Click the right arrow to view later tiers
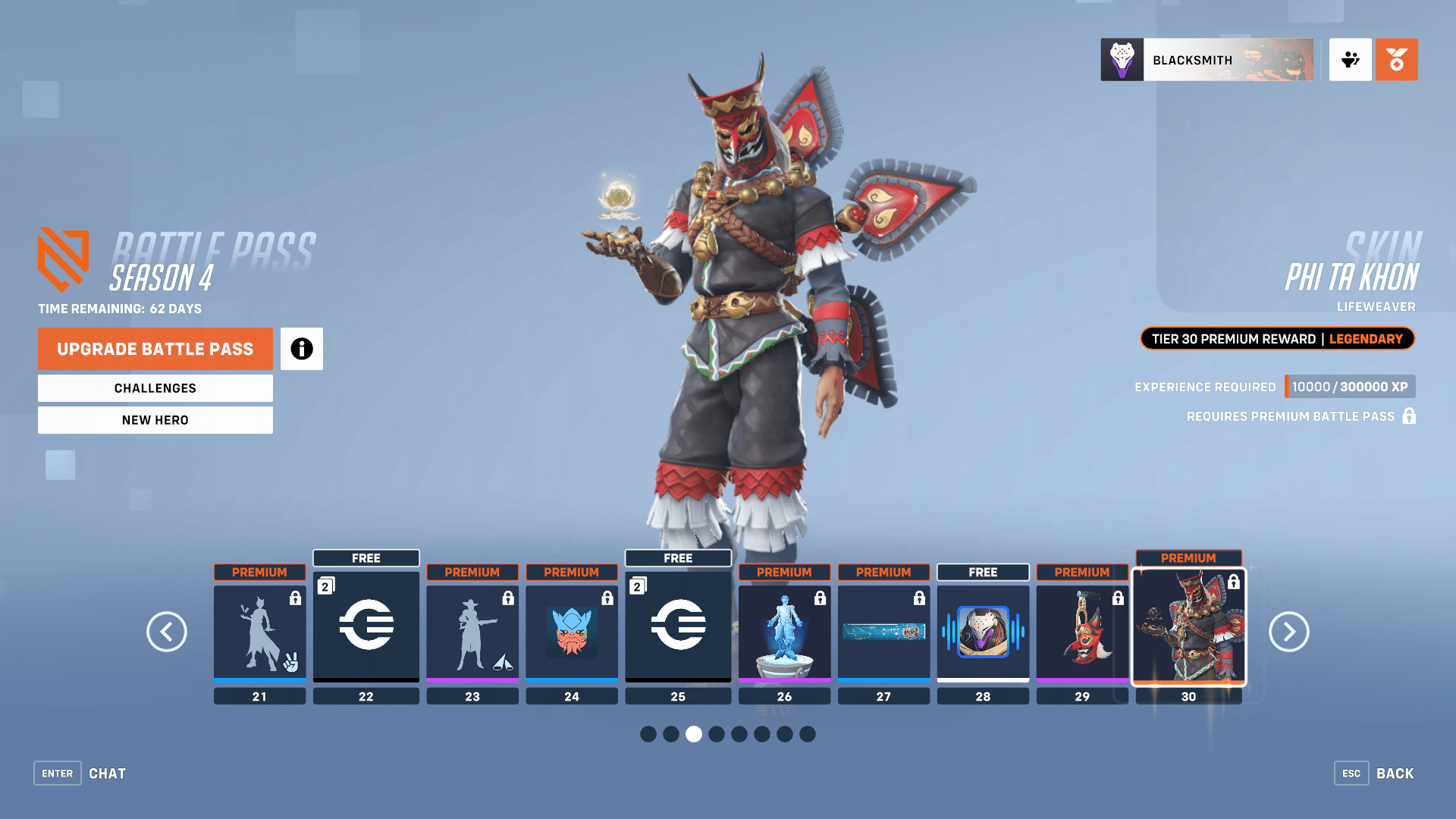This screenshot has width=1456, height=819. 1288,632
